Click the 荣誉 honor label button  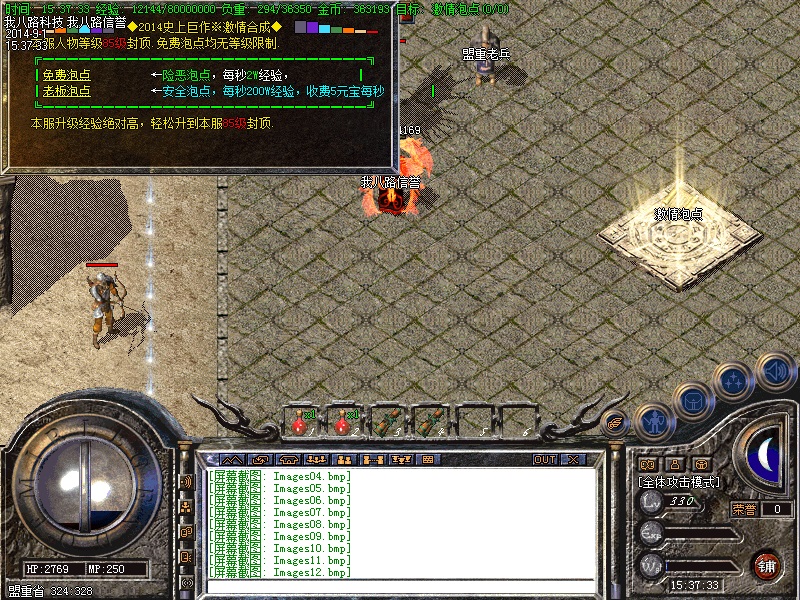(x=743, y=509)
